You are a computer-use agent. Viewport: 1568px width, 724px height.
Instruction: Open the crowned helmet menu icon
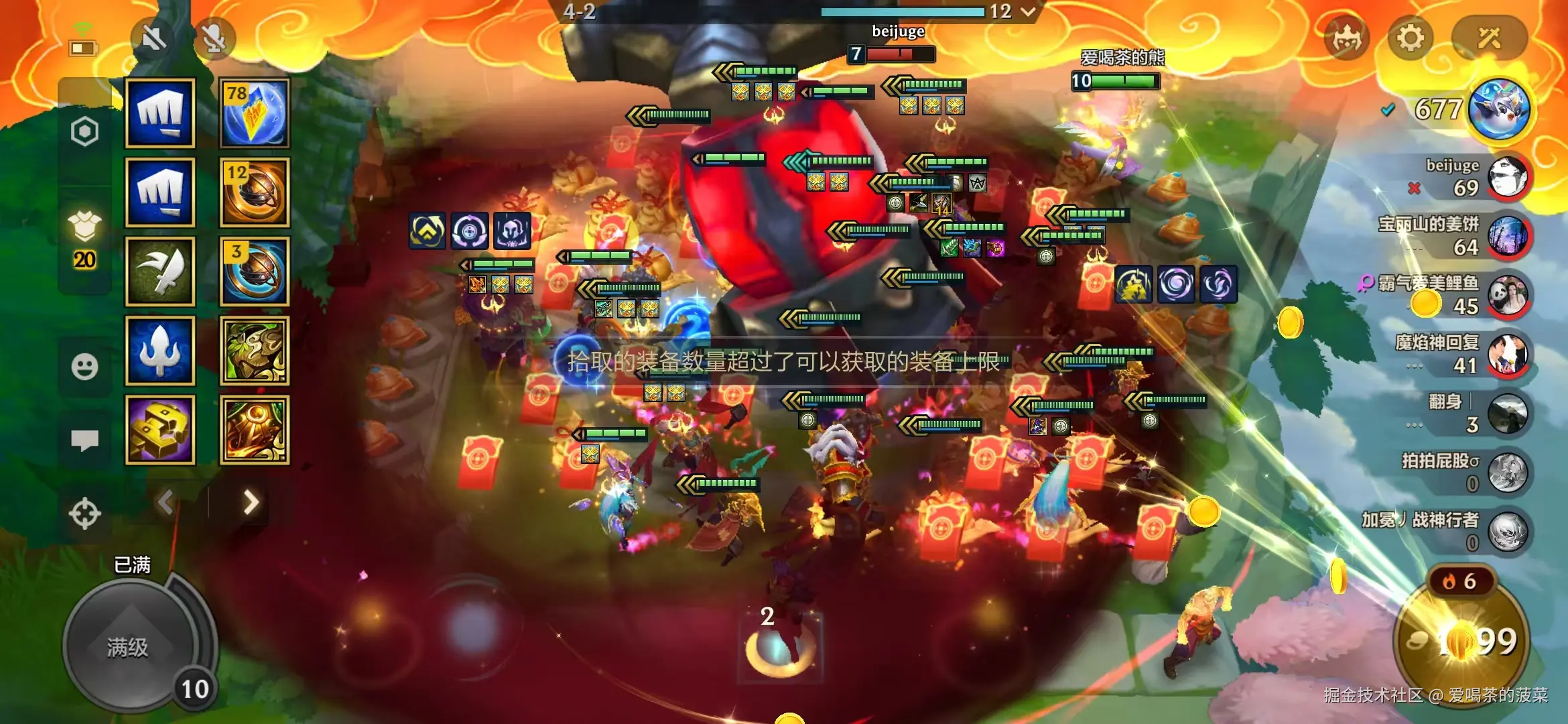tap(1346, 39)
